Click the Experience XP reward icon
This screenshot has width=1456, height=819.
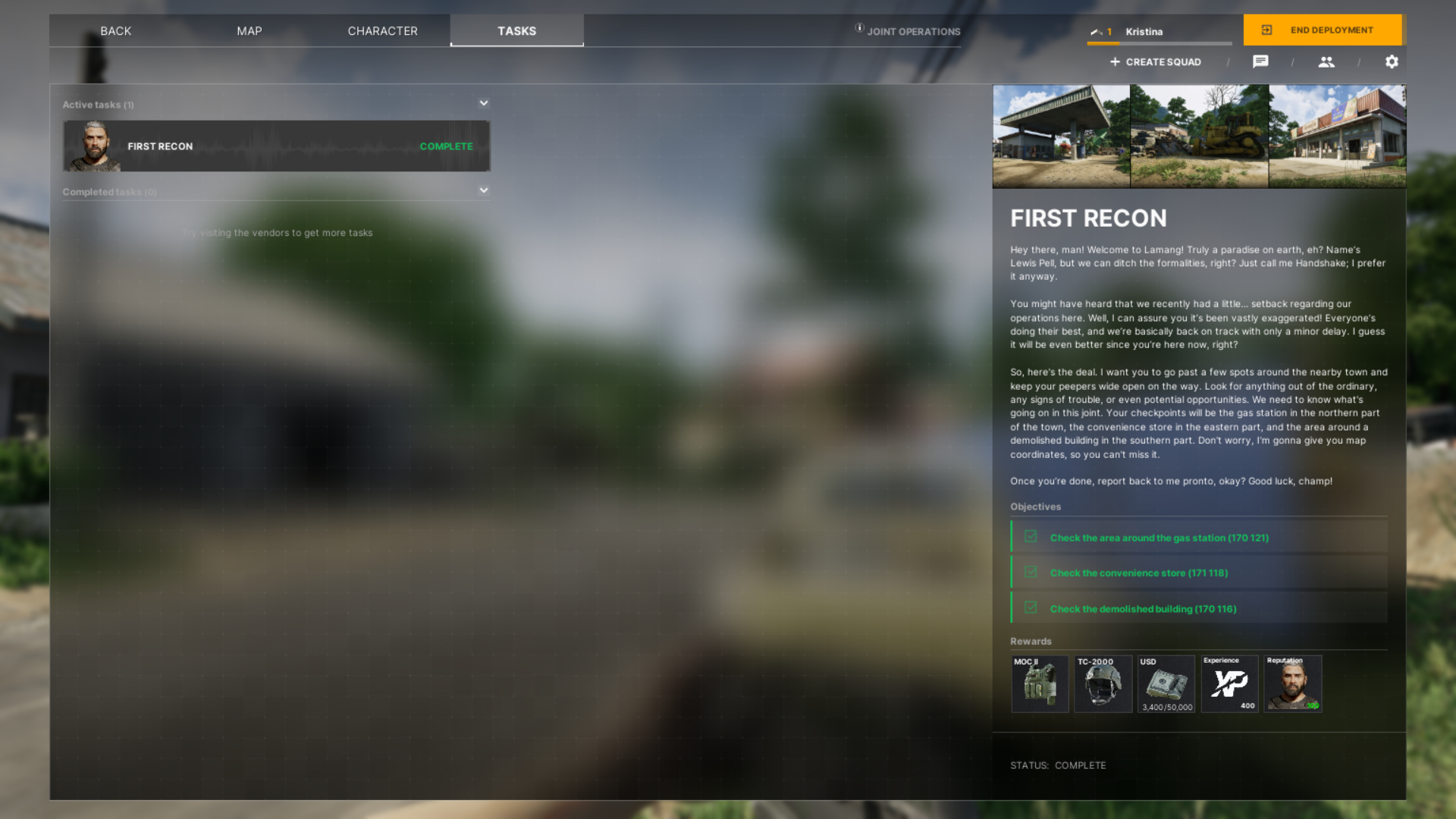tap(1229, 684)
